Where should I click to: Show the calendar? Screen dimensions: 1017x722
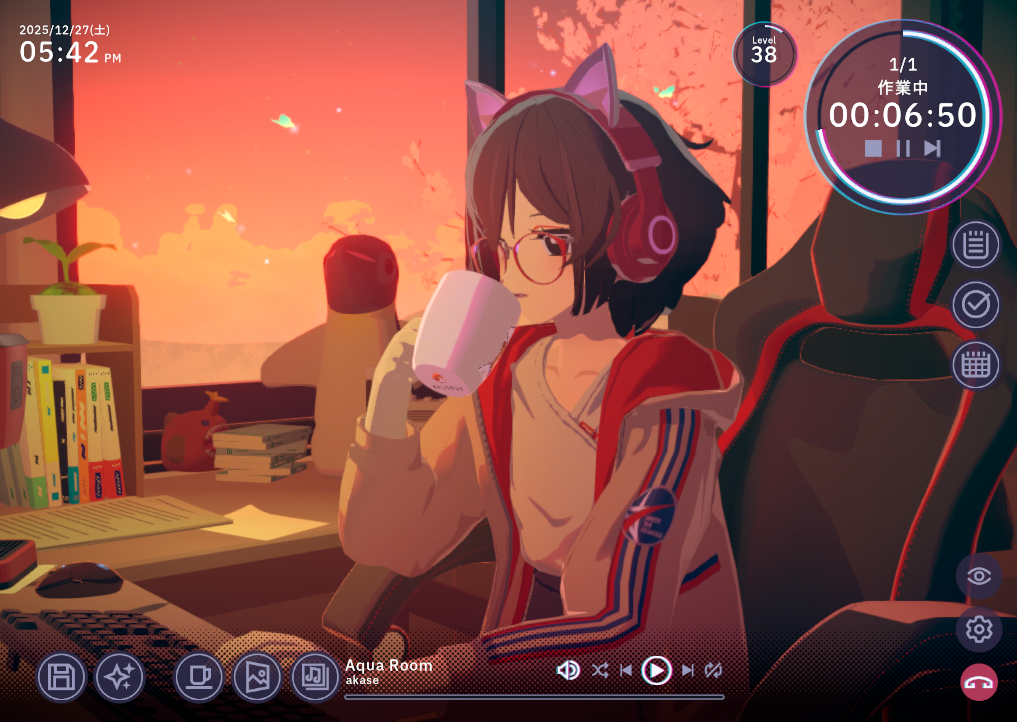[x=975, y=365]
